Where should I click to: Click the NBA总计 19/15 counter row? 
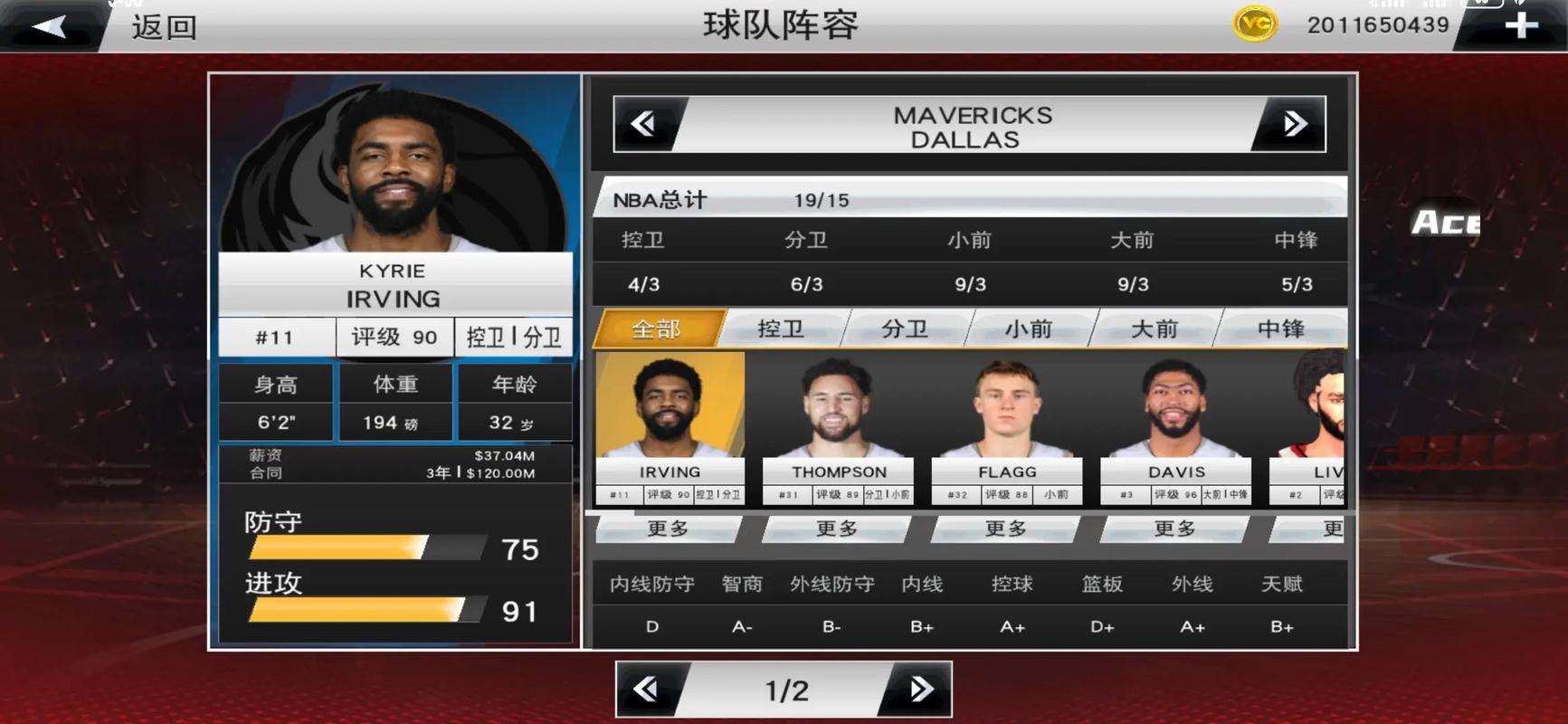pos(968,199)
